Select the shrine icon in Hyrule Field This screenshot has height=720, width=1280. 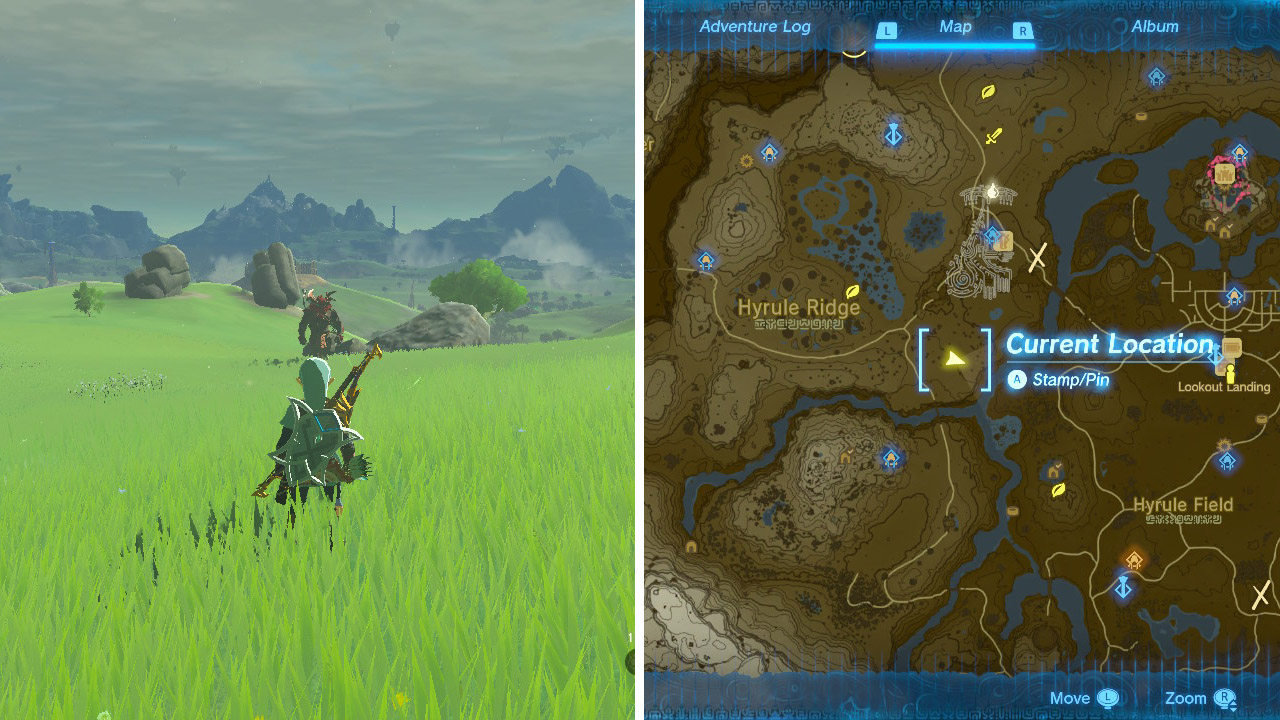[1227, 460]
